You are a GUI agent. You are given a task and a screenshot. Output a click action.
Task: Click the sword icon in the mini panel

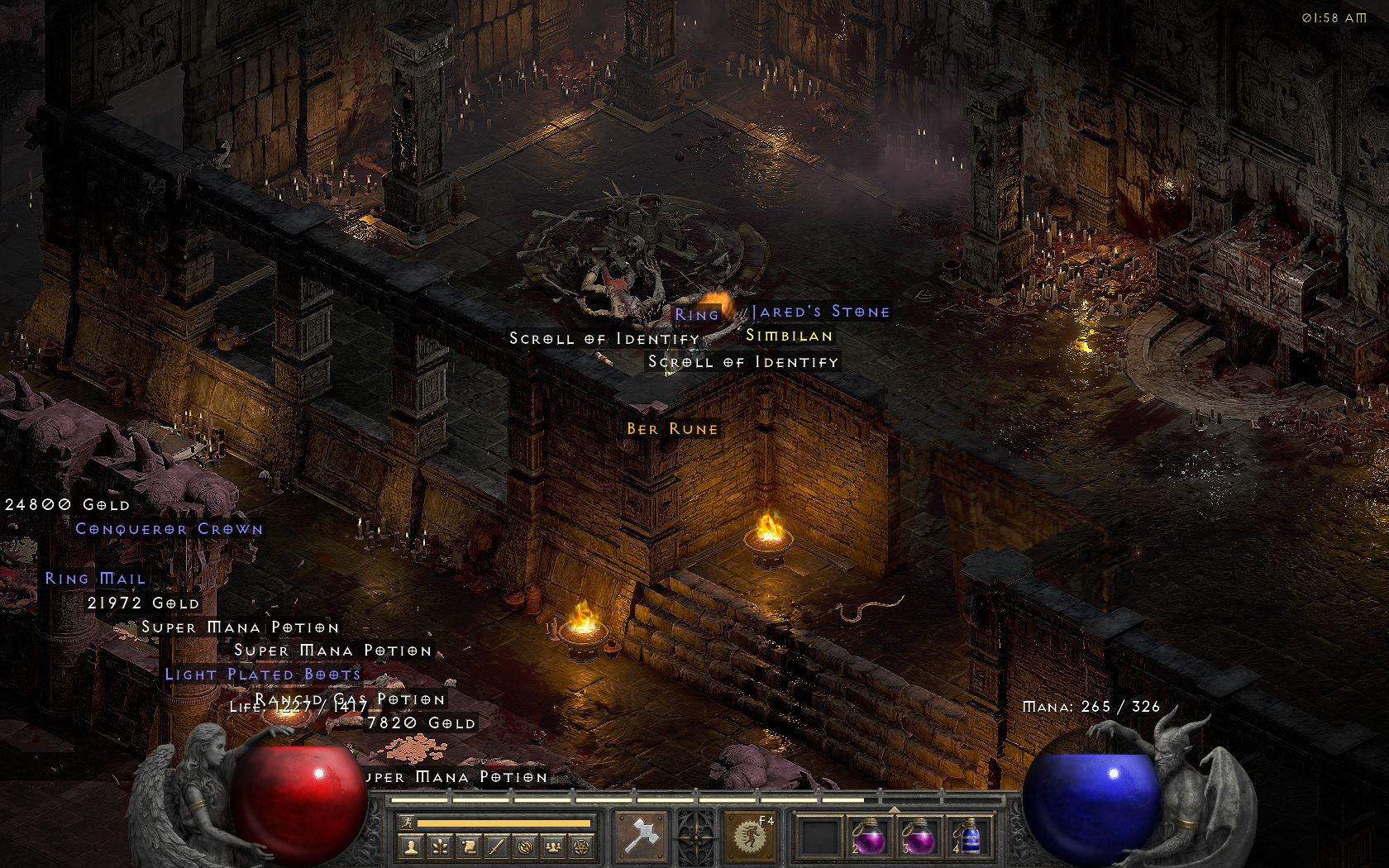pyautogui.click(x=496, y=847)
